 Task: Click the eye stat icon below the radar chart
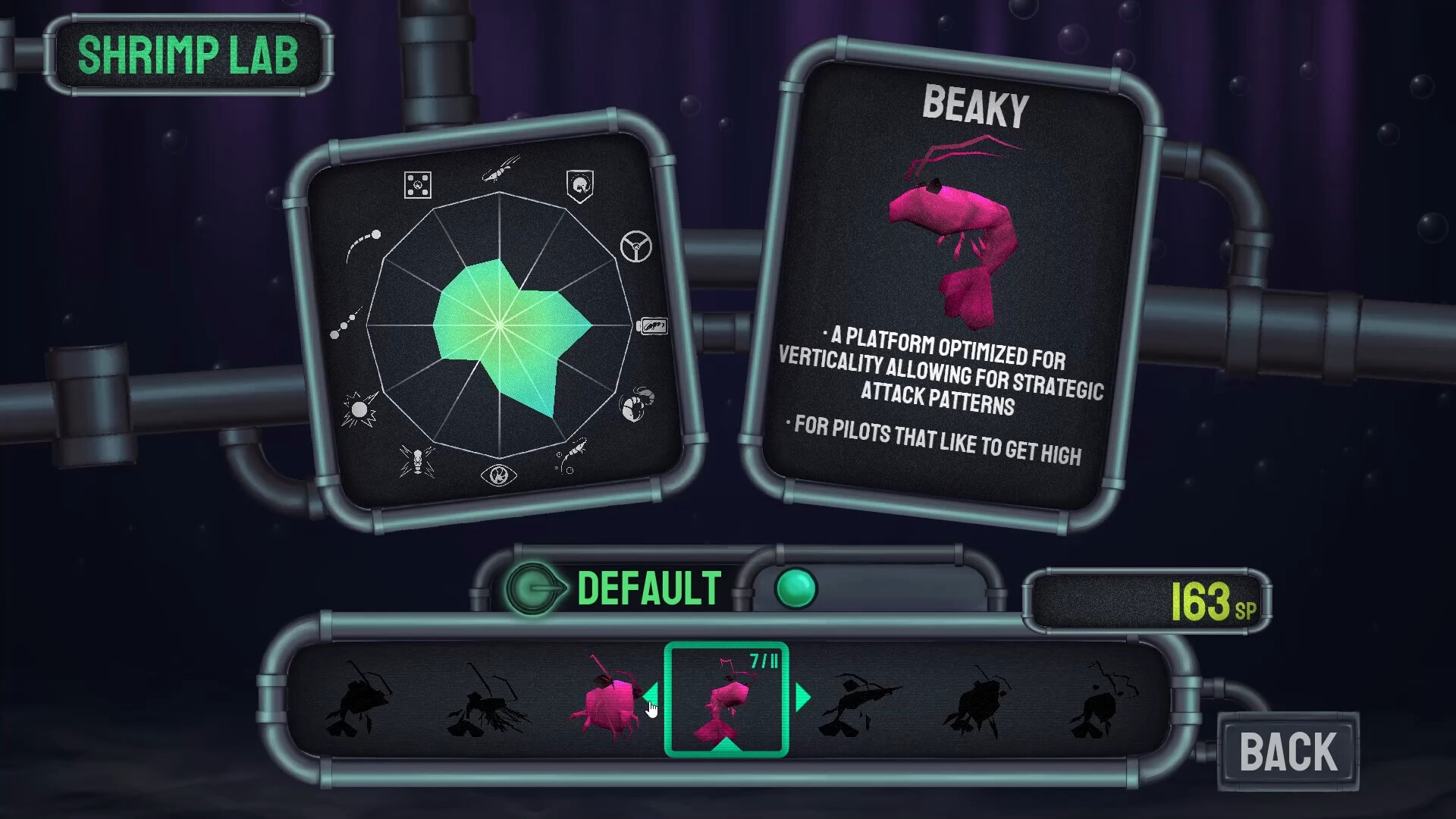500,475
